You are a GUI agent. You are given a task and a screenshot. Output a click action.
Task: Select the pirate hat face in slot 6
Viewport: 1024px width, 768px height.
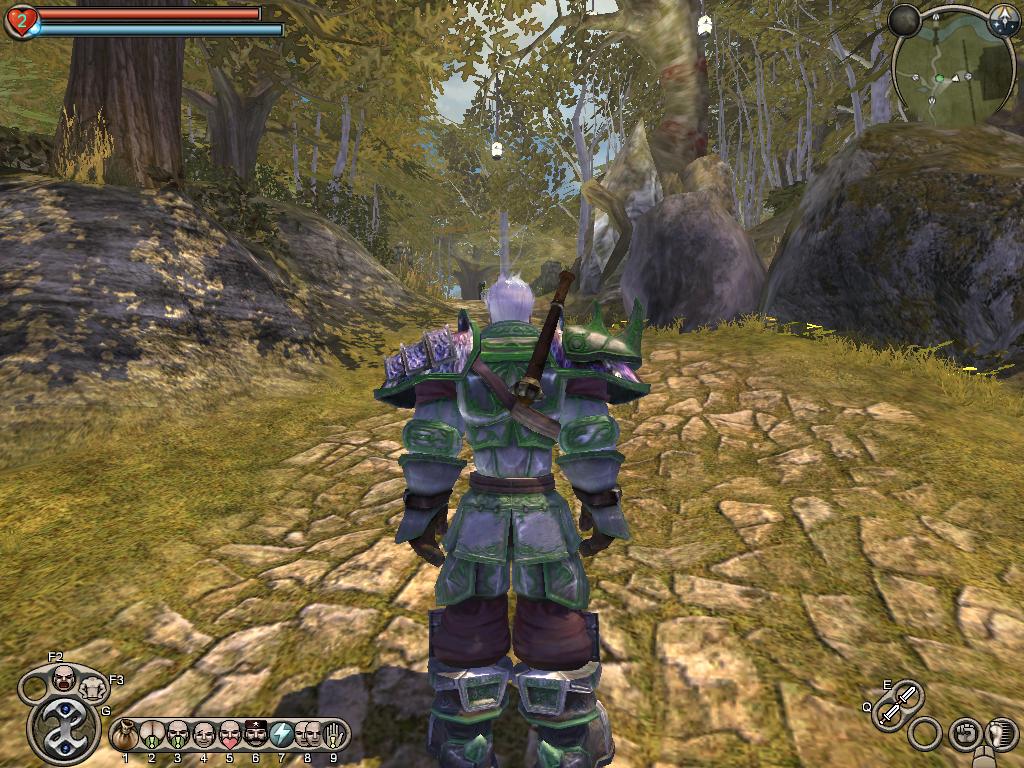(255, 735)
